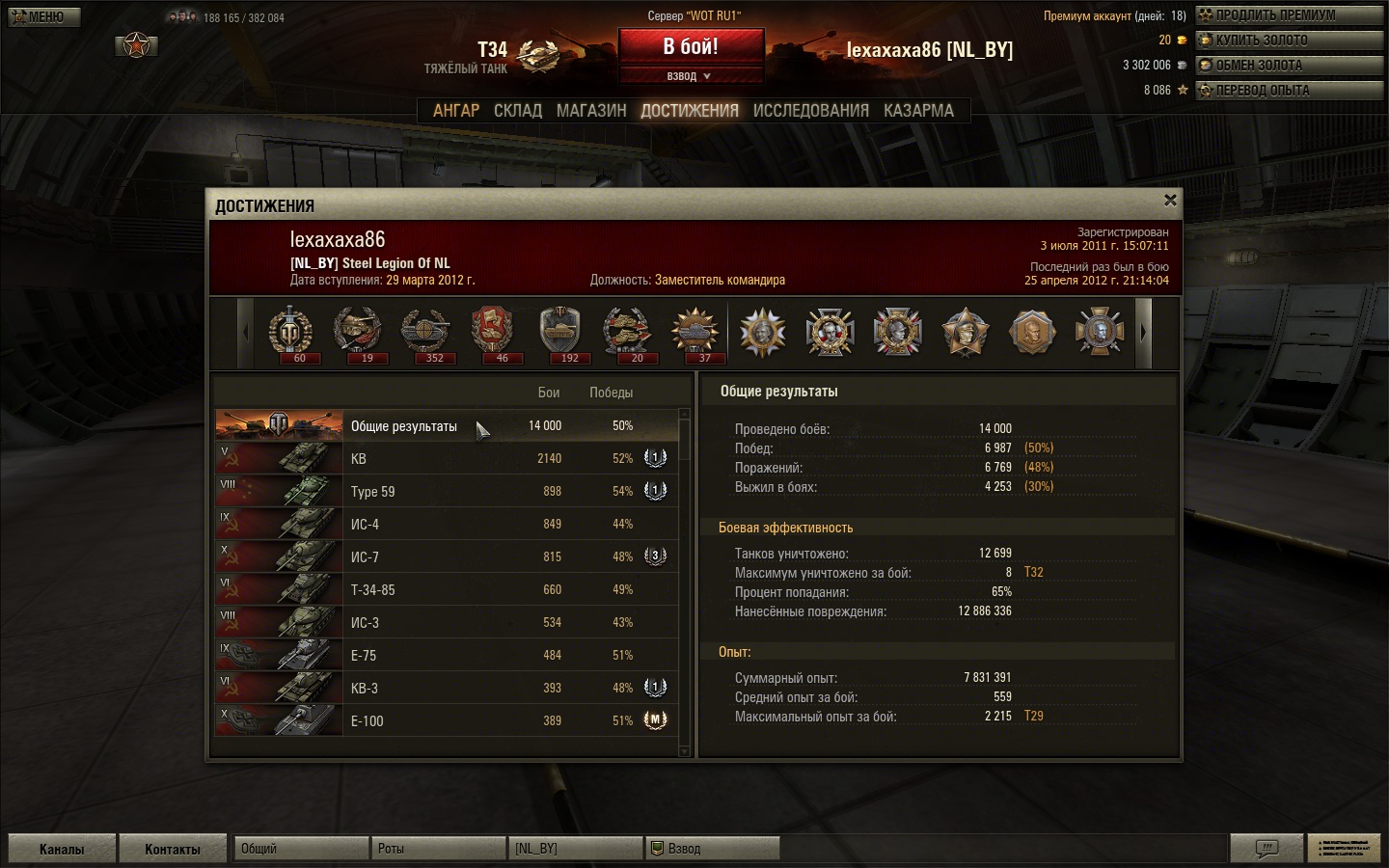Select the ИССЛЕДОВАНИЯ tab
Image resolution: width=1389 pixels, height=868 pixels.
coord(810,111)
